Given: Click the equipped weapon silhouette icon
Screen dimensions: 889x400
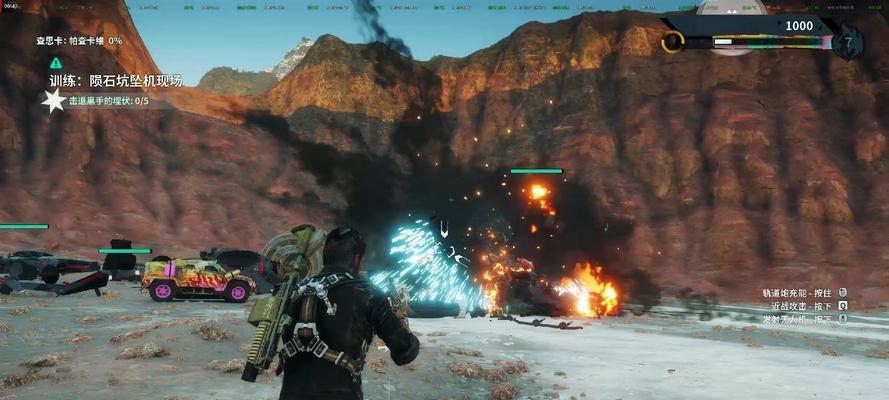Looking at the screenshot, I should click(x=730, y=12).
